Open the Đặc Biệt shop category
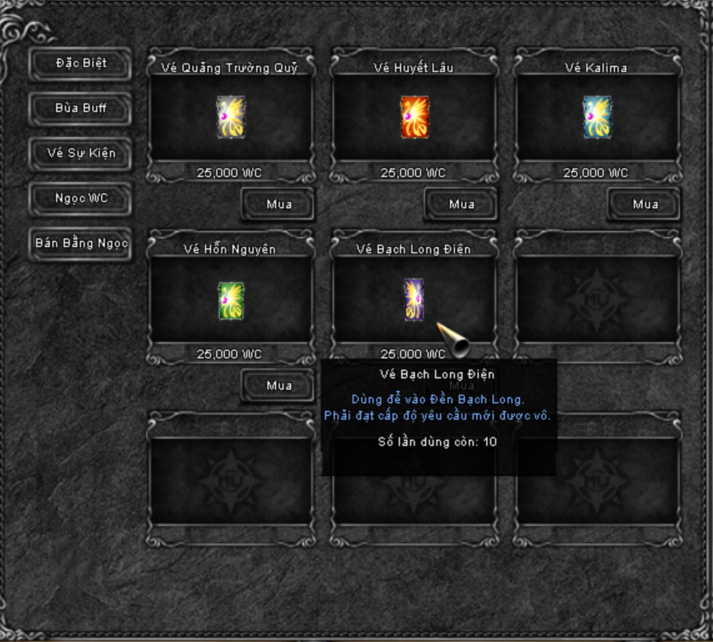 [81, 63]
